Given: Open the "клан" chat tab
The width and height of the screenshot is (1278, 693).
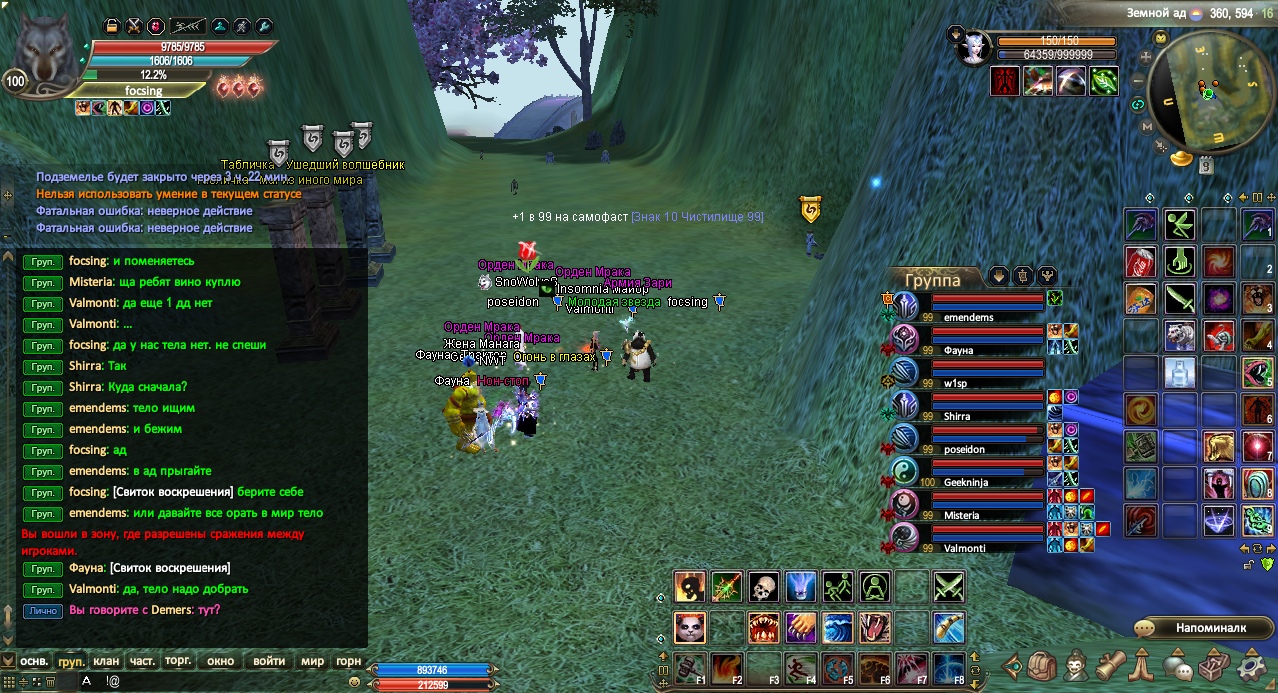Looking at the screenshot, I should tap(106, 661).
